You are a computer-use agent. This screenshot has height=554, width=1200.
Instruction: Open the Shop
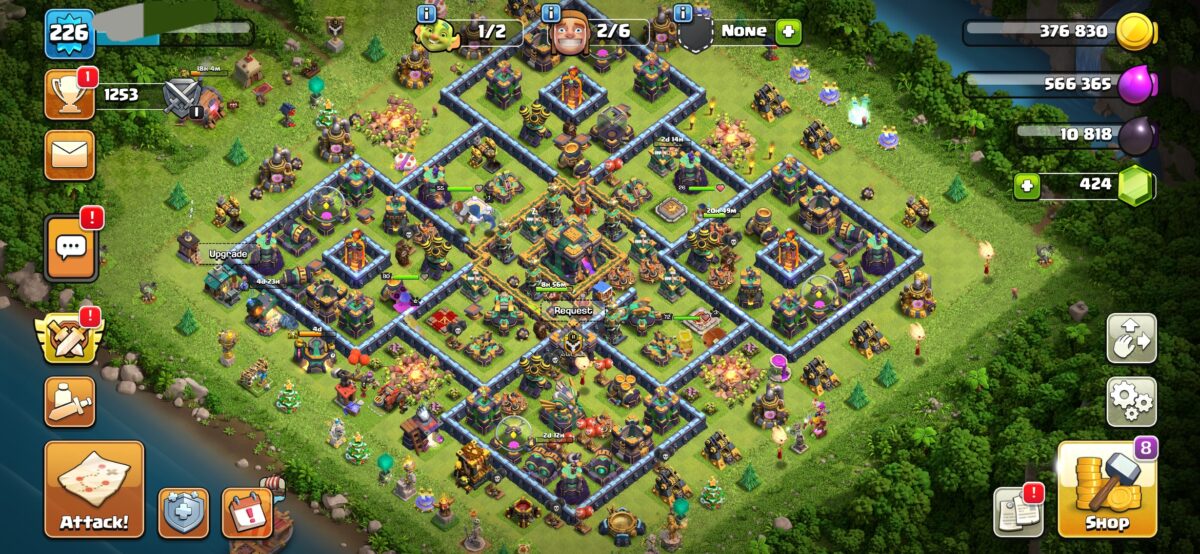1107,490
